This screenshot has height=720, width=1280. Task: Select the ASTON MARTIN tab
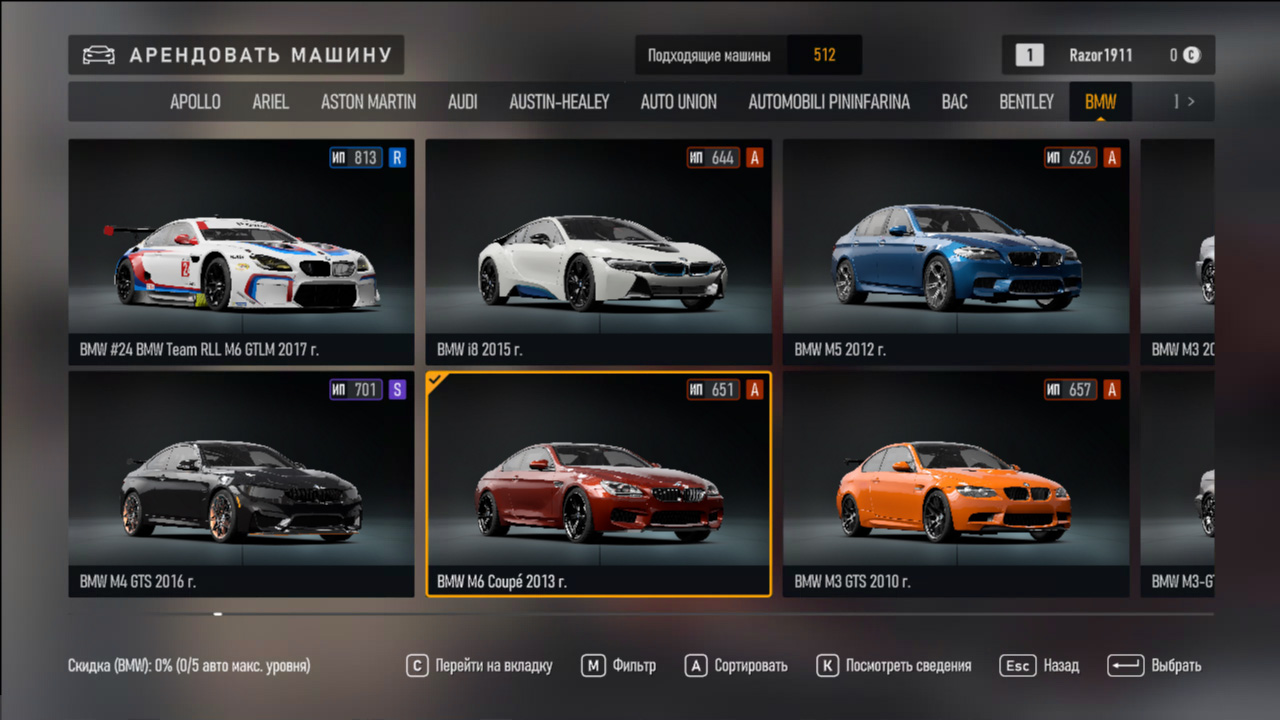coord(368,101)
